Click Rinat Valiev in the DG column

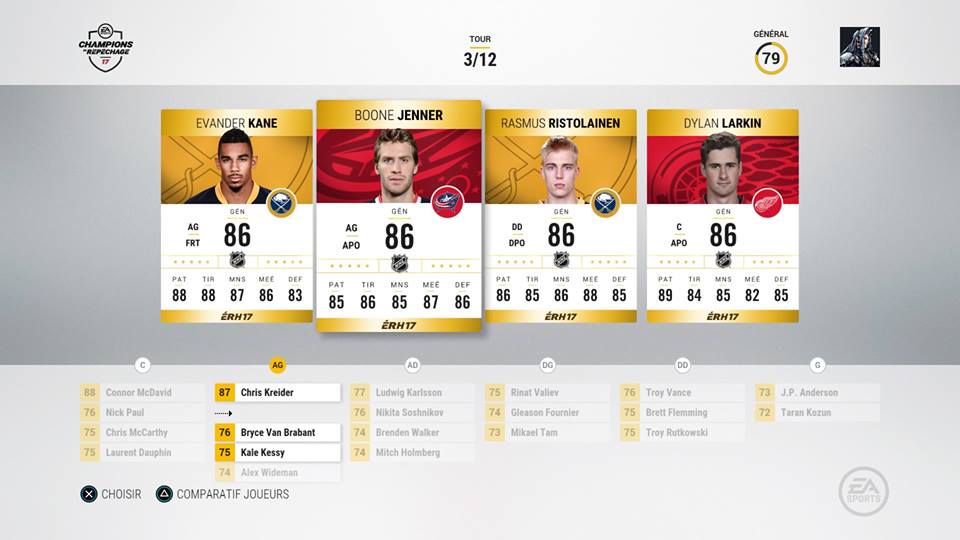point(547,393)
